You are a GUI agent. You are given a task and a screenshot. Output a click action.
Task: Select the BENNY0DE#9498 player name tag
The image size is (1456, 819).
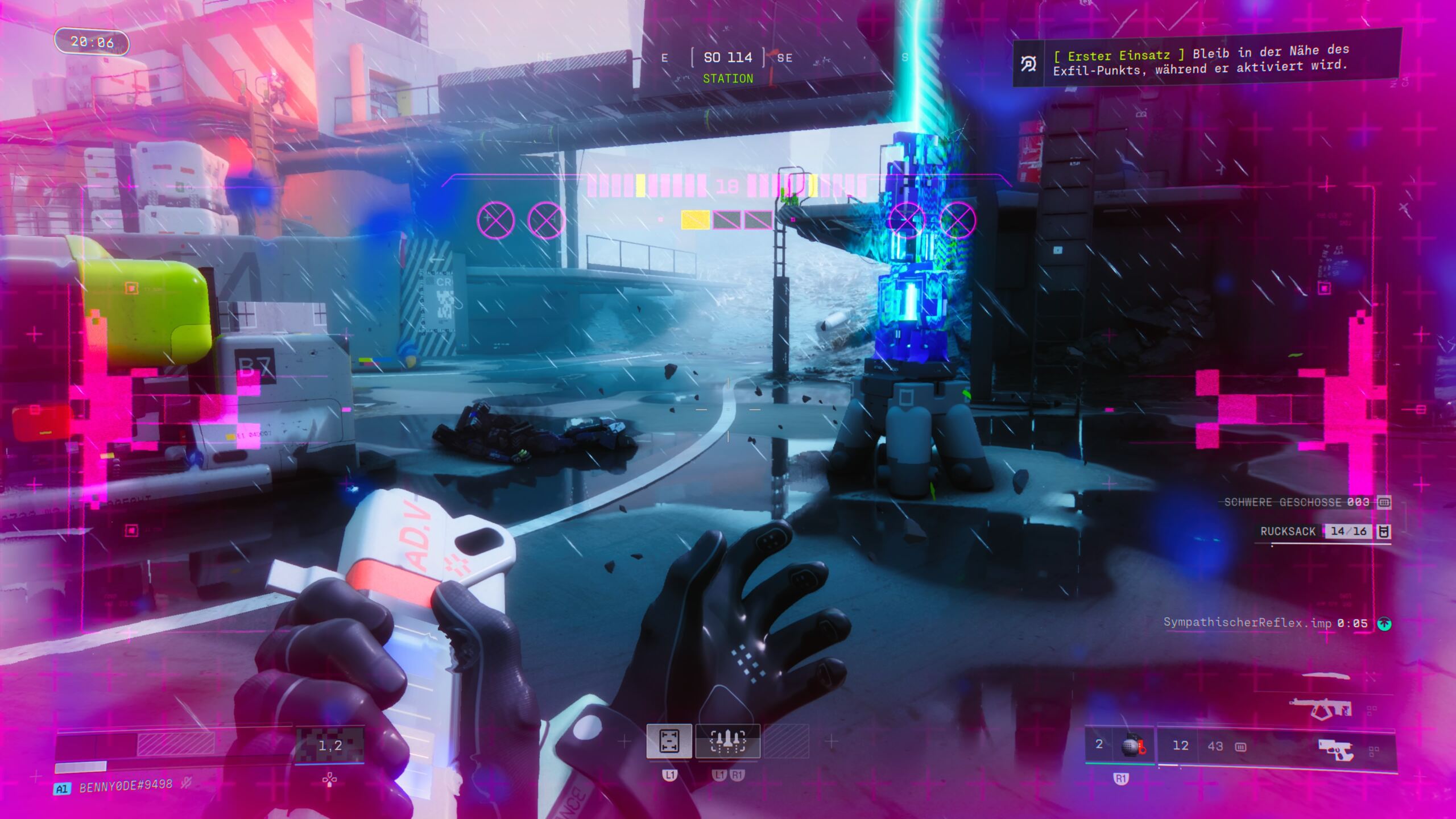[x=126, y=786]
